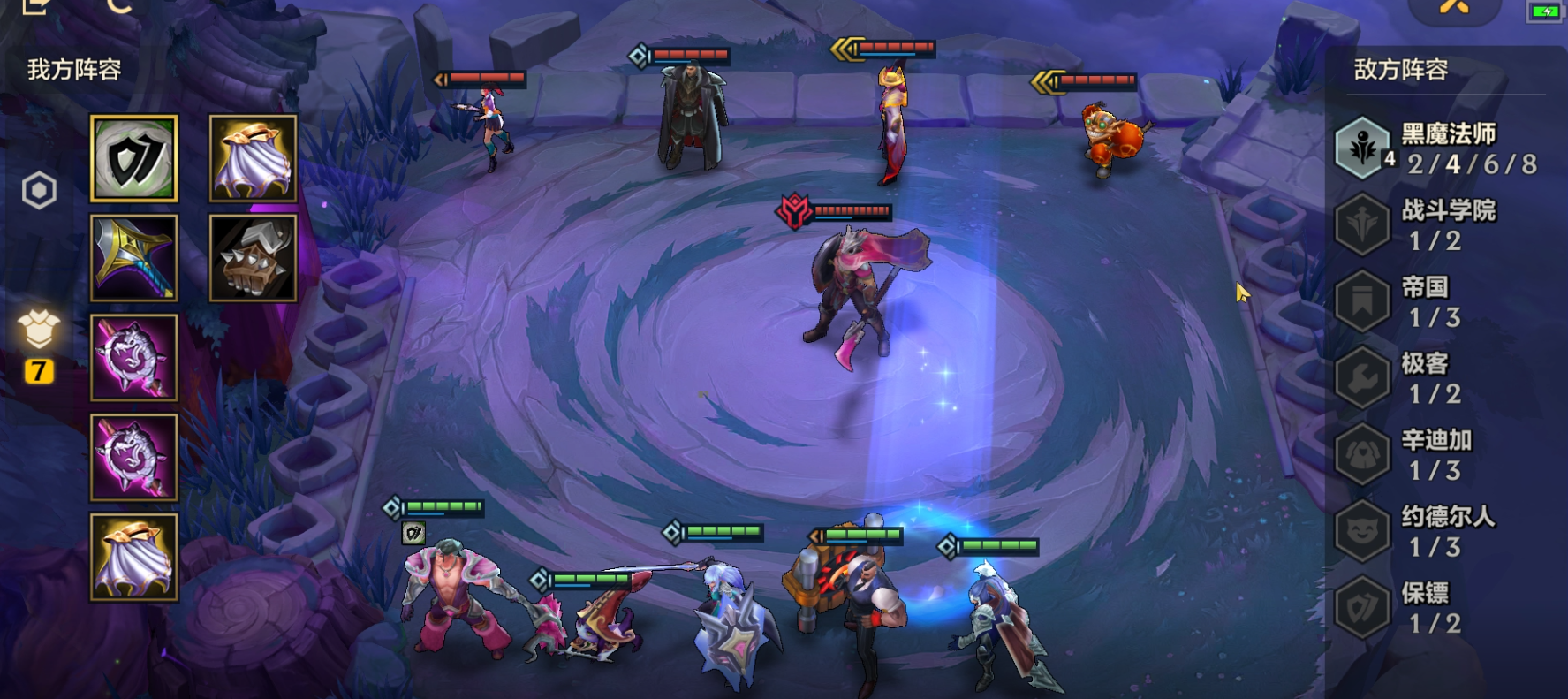View the 辛迪加 trait entry
This screenshot has height=699, width=1568.
click(1435, 454)
